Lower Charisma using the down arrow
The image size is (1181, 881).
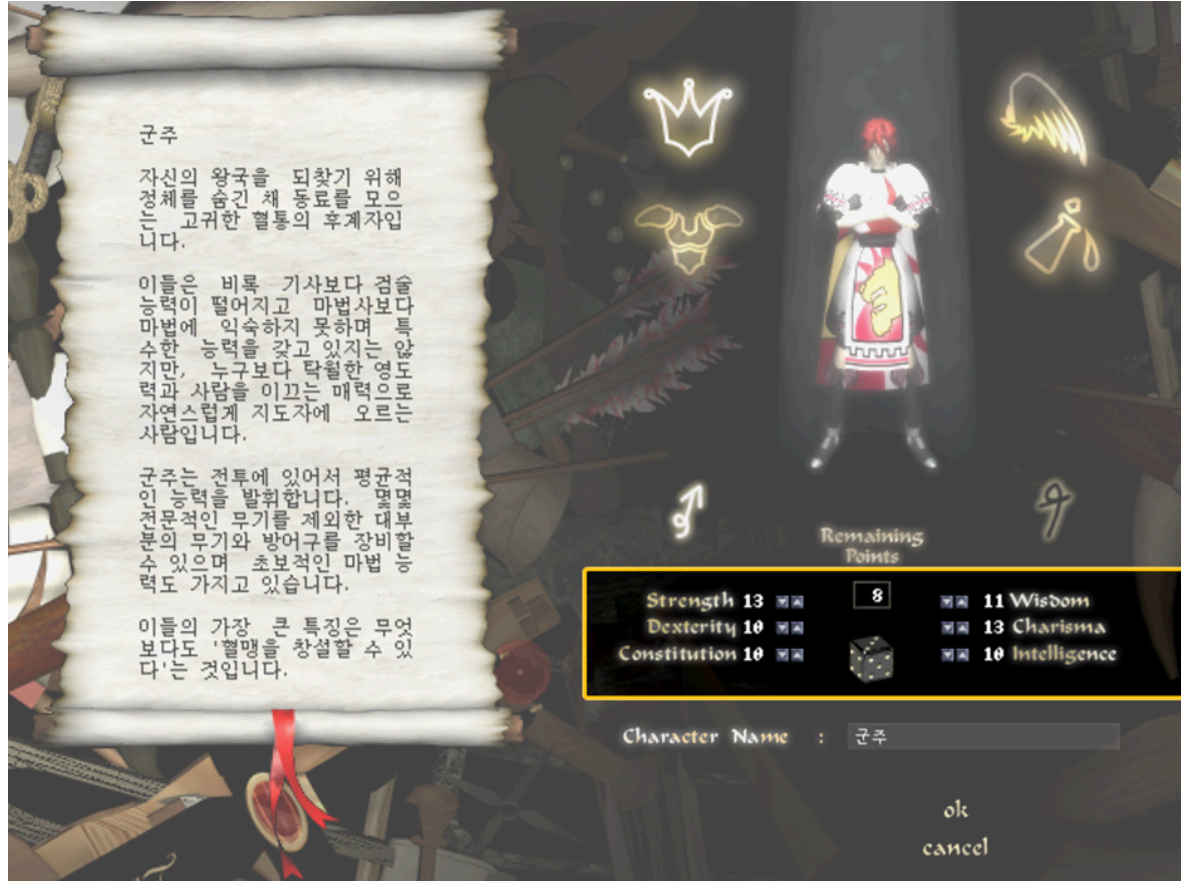(x=946, y=628)
